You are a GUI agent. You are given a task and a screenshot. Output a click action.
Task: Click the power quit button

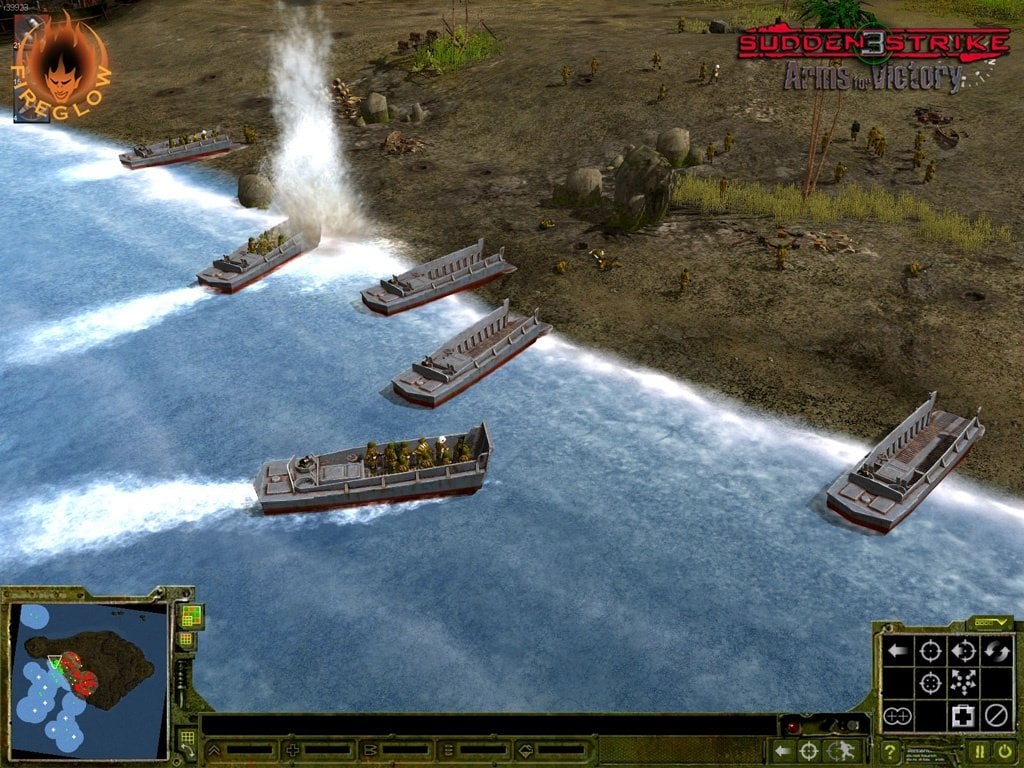(x=1003, y=751)
